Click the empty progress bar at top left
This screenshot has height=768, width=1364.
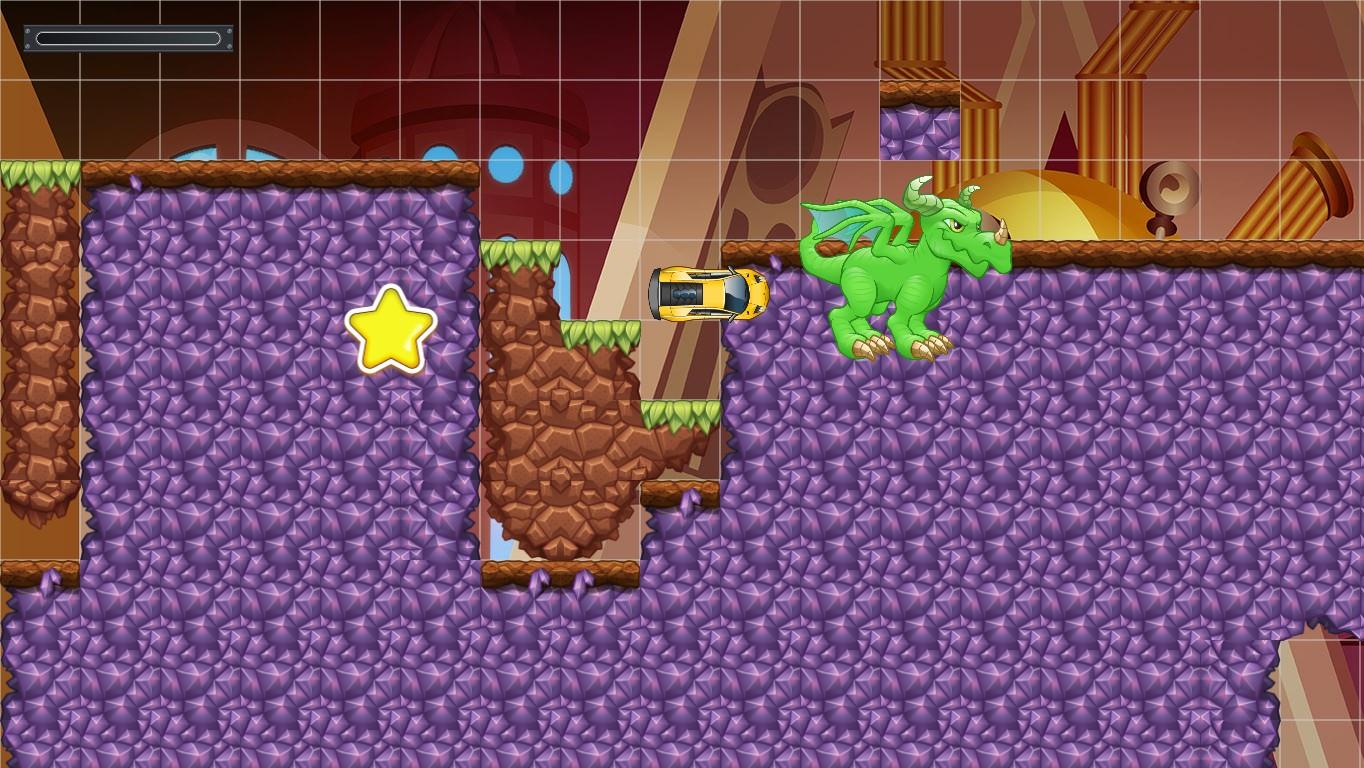click(x=126, y=38)
